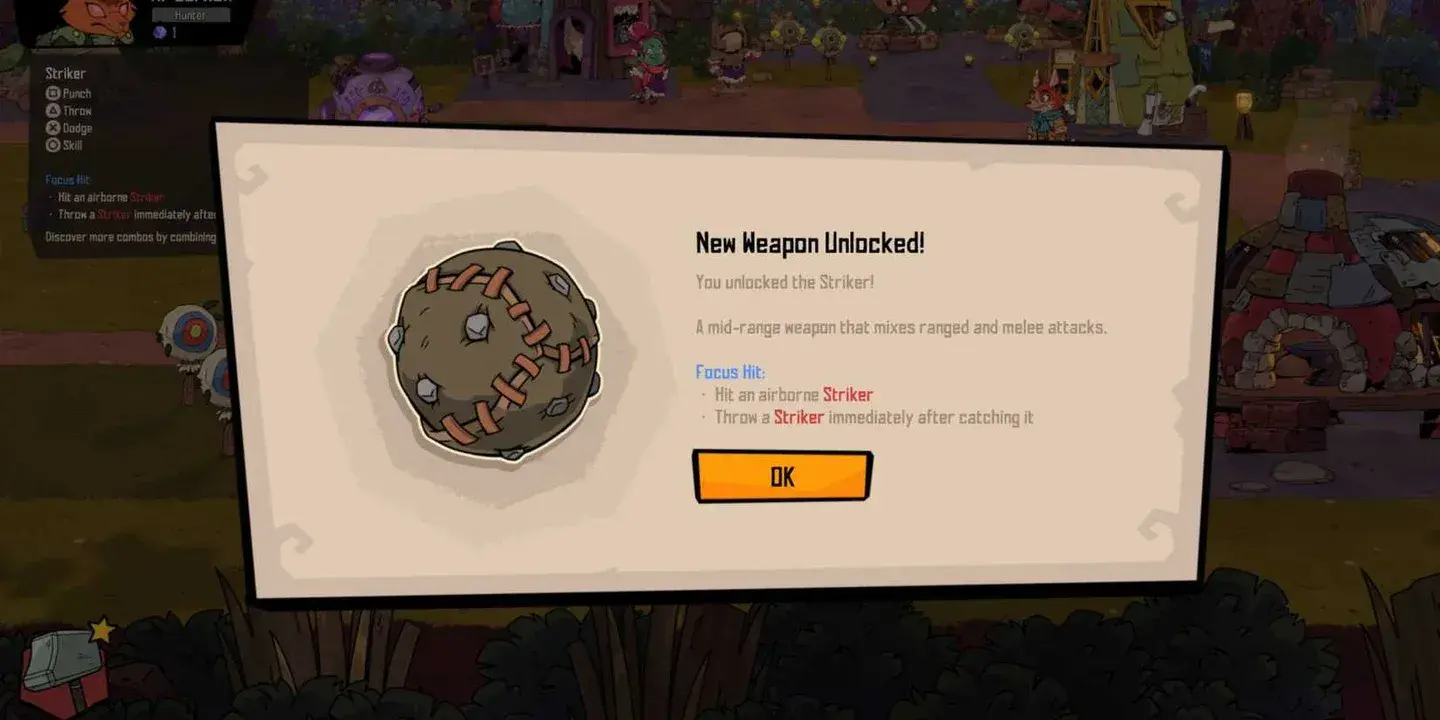The height and width of the screenshot is (720, 1440).
Task: Select the Hunter class label tab
Action: tap(189, 16)
